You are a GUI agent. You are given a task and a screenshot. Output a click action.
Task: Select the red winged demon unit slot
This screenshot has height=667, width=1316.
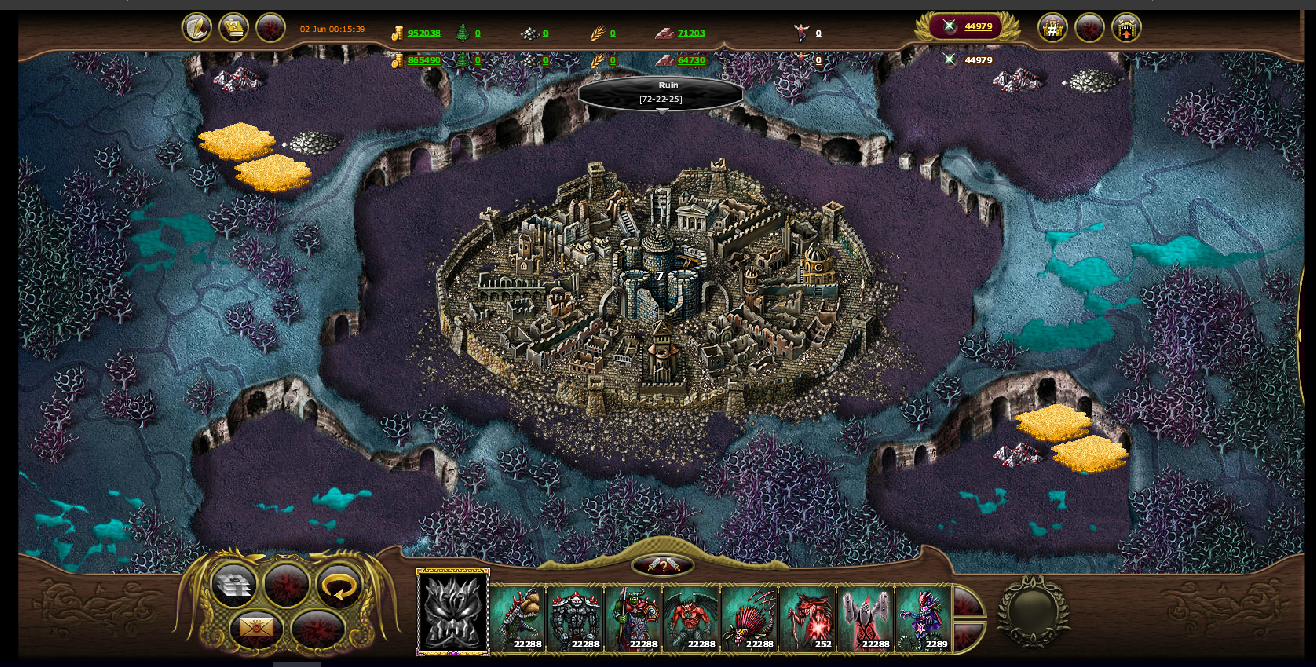pyautogui.click(x=691, y=618)
